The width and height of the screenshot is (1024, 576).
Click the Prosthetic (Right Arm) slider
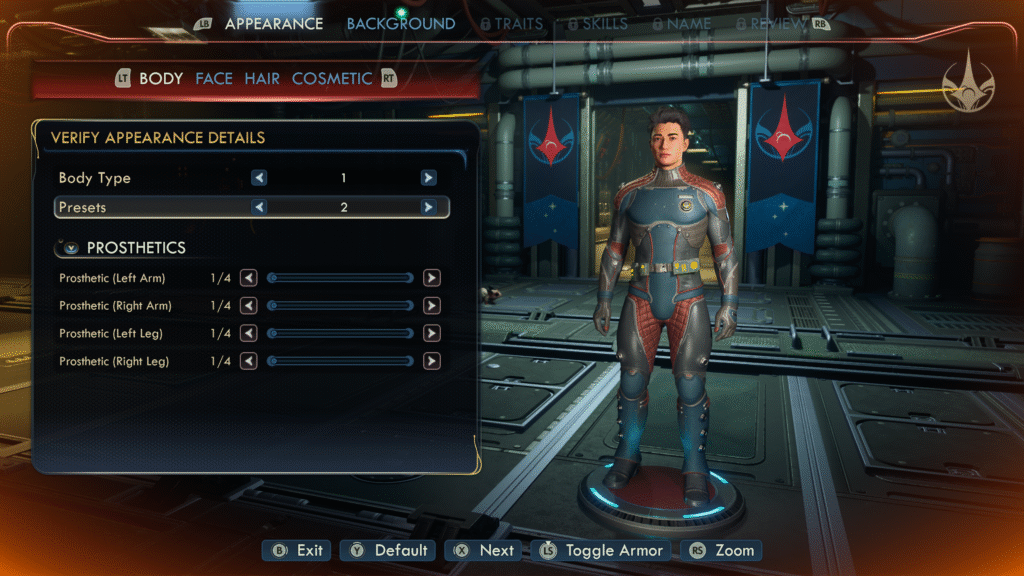pyautogui.click(x=340, y=306)
